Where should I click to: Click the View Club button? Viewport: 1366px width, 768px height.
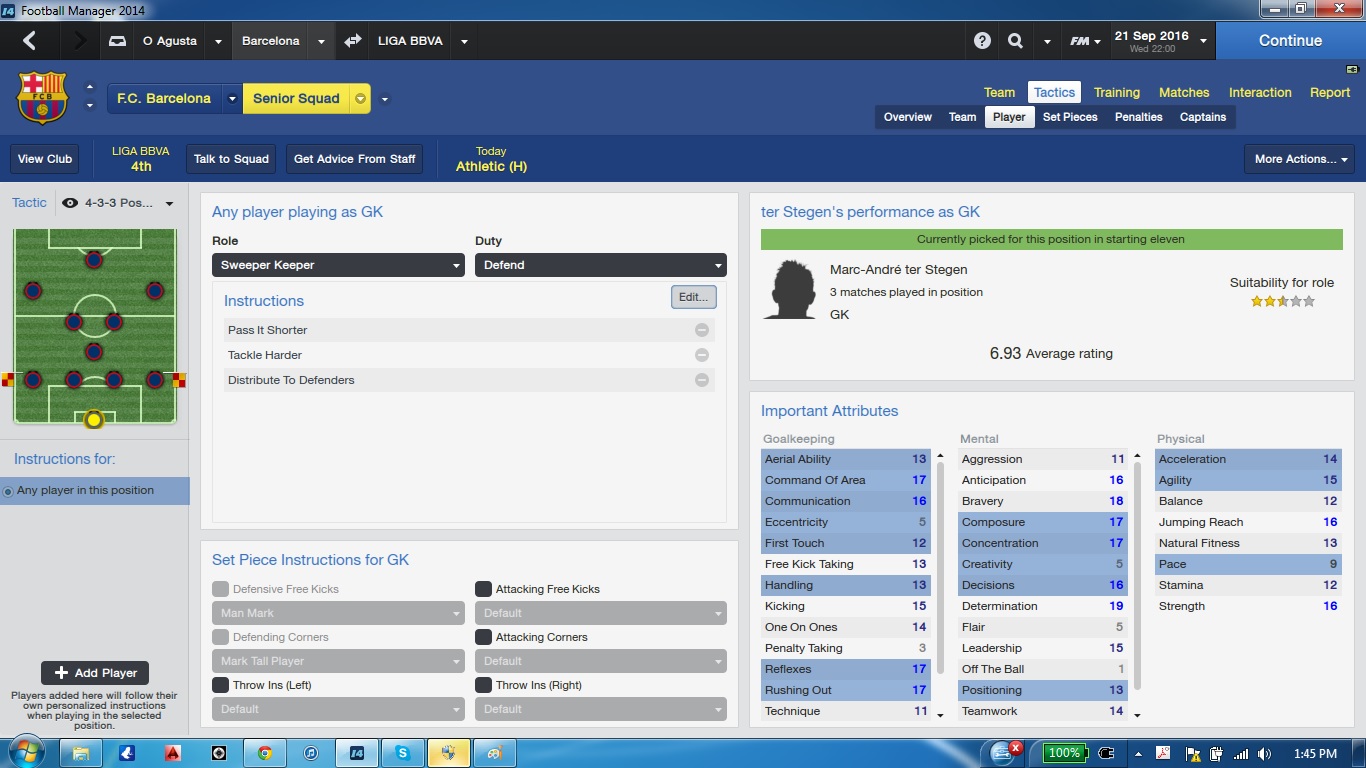pos(45,159)
